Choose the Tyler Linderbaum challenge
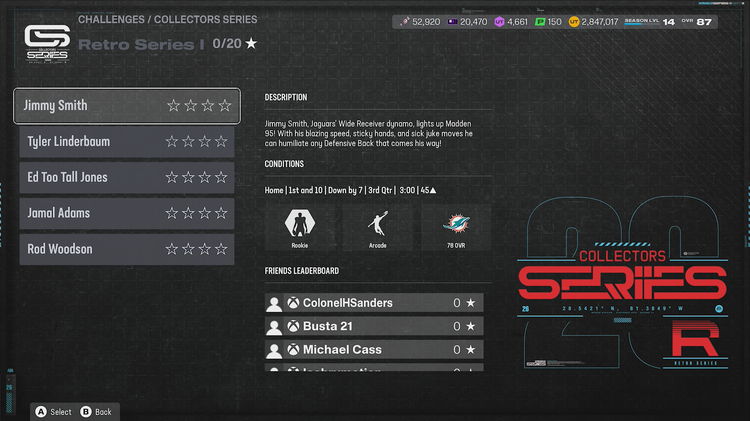 (x=126, y=142)
